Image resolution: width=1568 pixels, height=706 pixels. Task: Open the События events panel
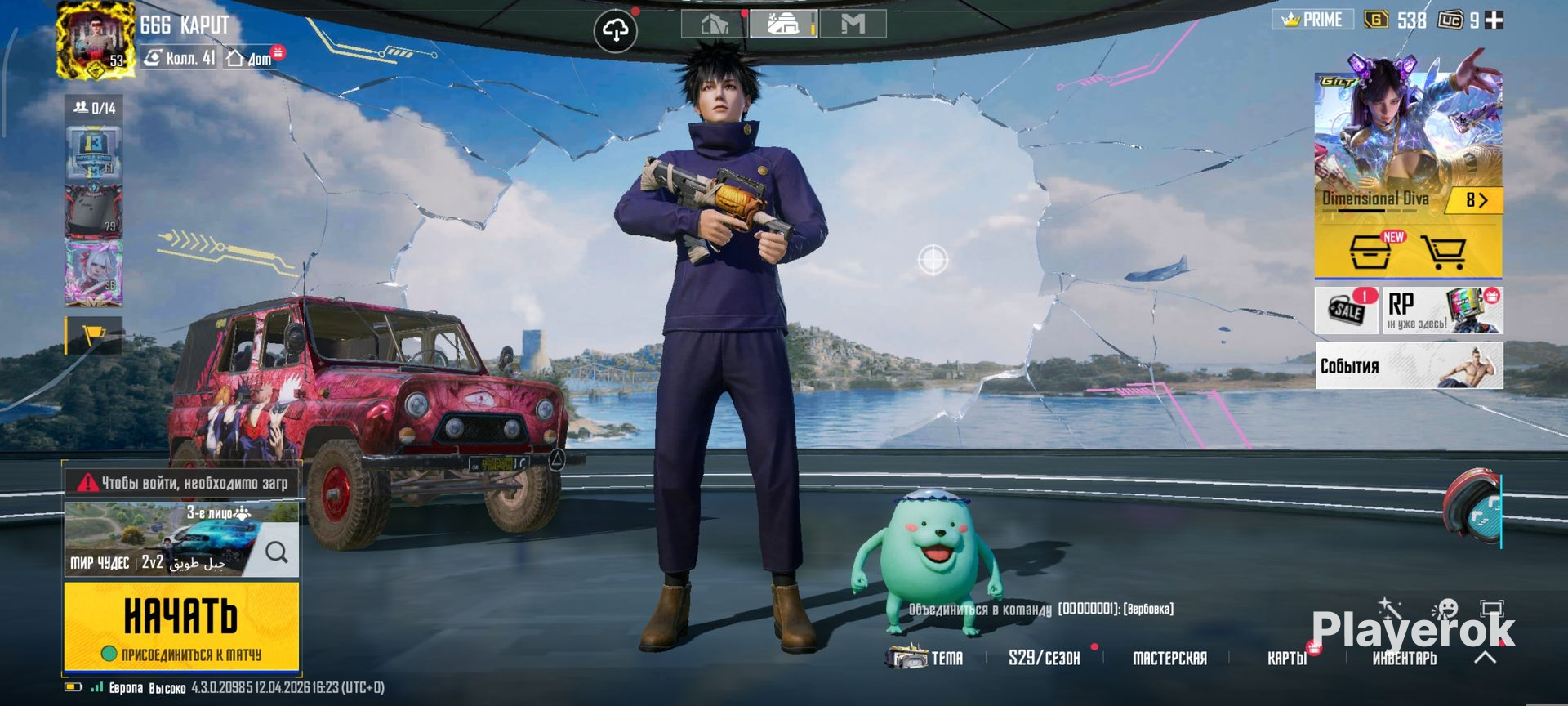(x=1409, y=365)
